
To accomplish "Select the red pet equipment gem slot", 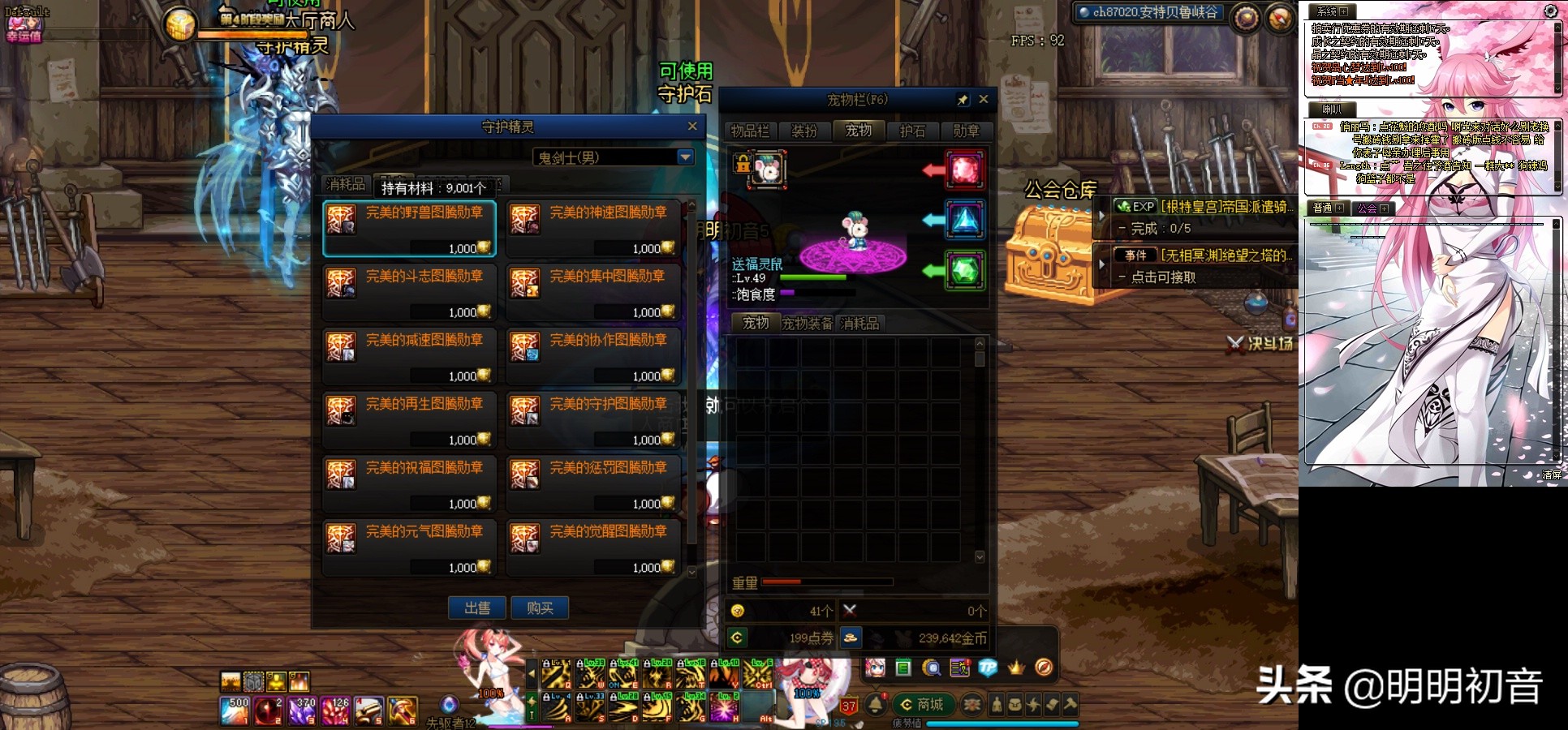I will (964, 170).
